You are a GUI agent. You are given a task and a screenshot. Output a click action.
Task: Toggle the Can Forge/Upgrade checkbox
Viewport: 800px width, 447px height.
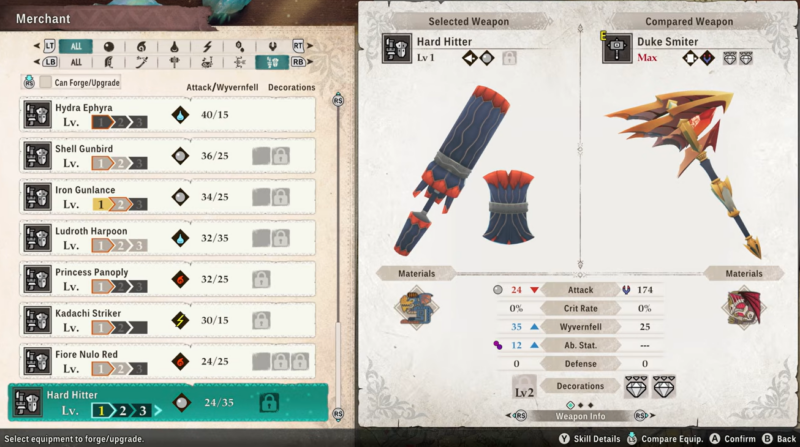pos(46,82)
